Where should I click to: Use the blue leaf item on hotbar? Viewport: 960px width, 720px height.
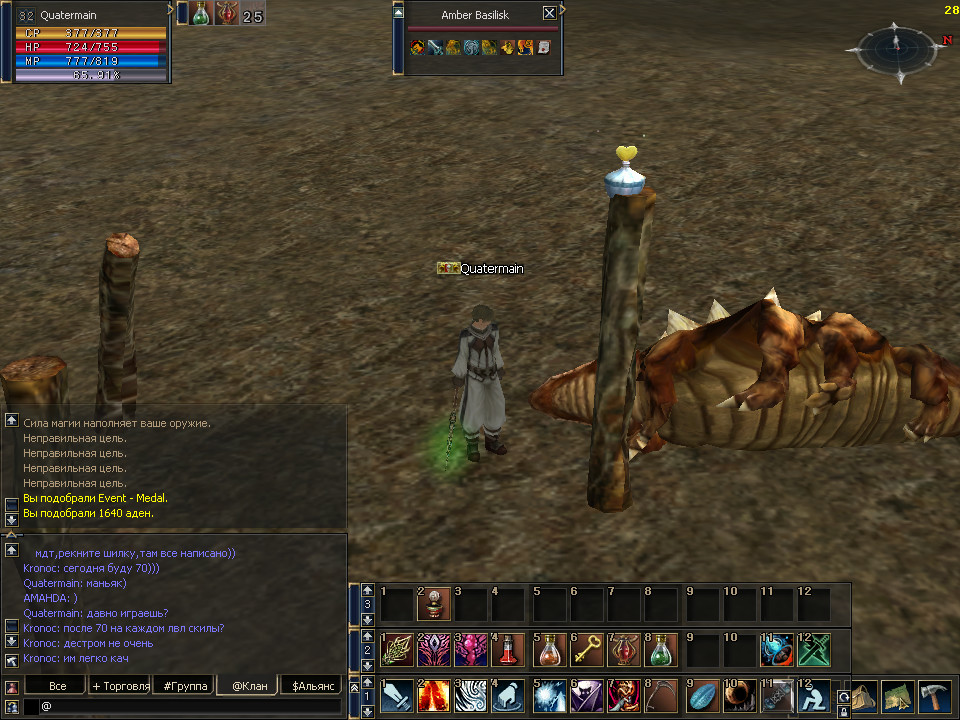[701, 696]
